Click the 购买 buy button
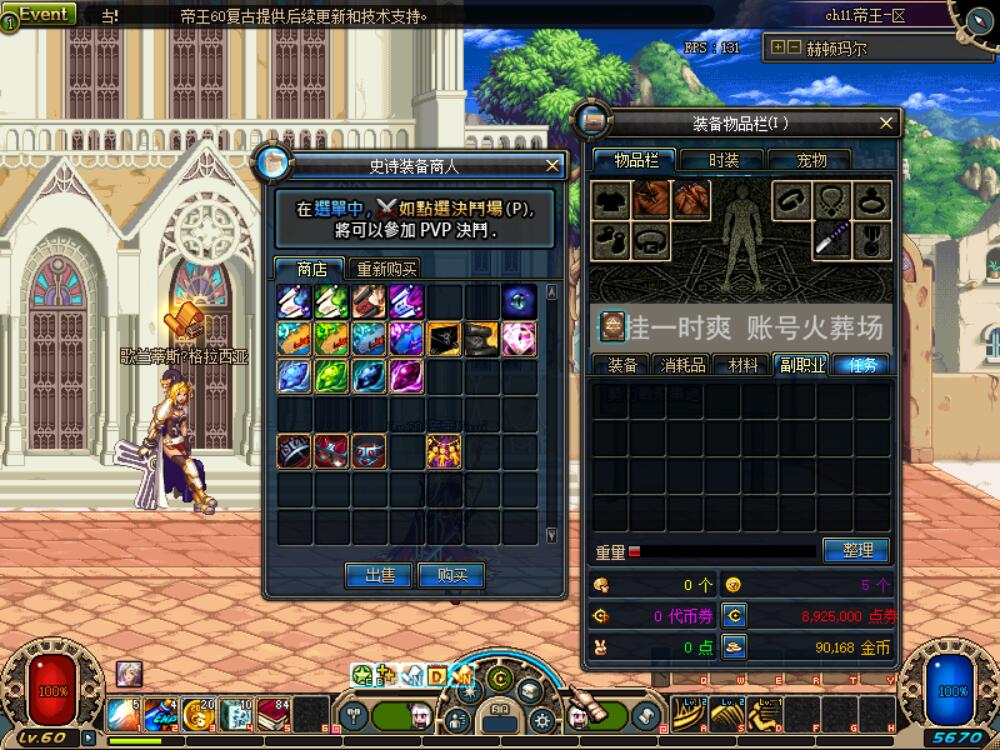The height and width of the screenshot is (750, 1000). pos(450,575)
